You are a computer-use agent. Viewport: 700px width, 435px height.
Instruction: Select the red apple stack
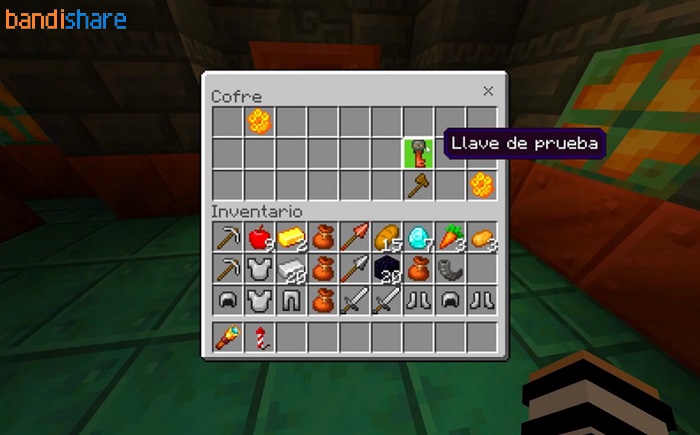point(259,237)
